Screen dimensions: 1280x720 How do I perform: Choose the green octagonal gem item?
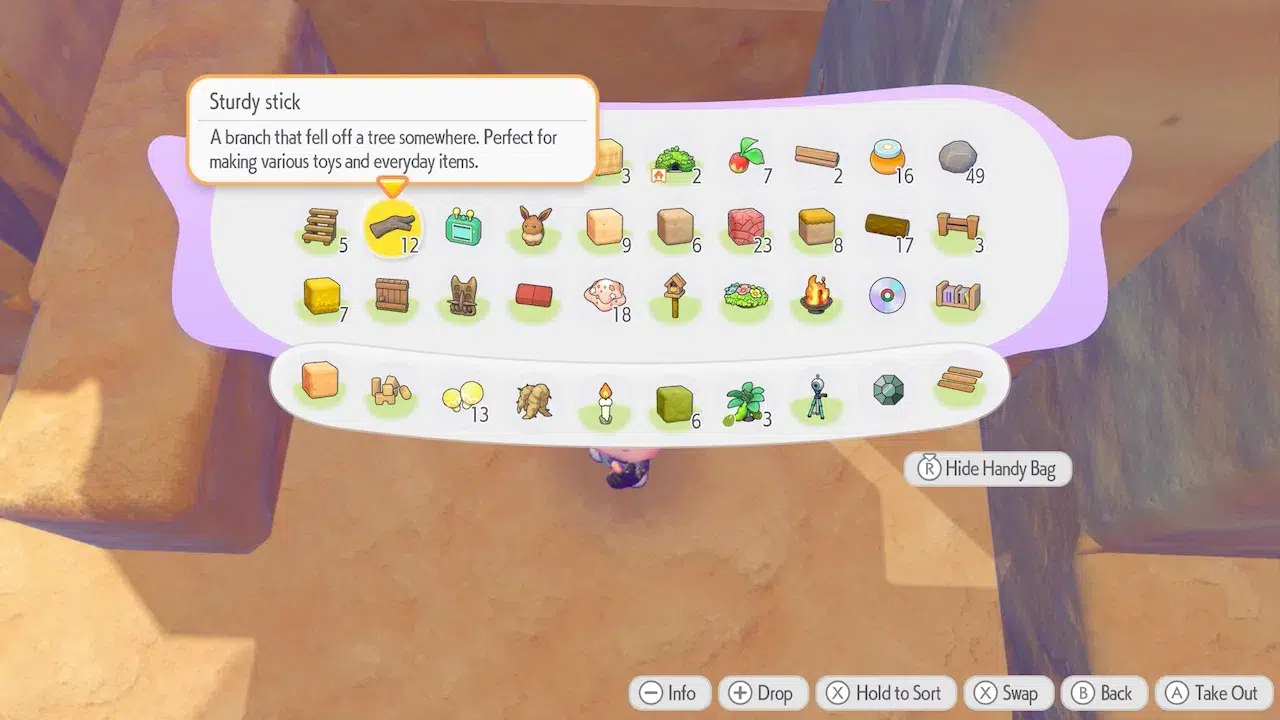[x=887, y=391]
